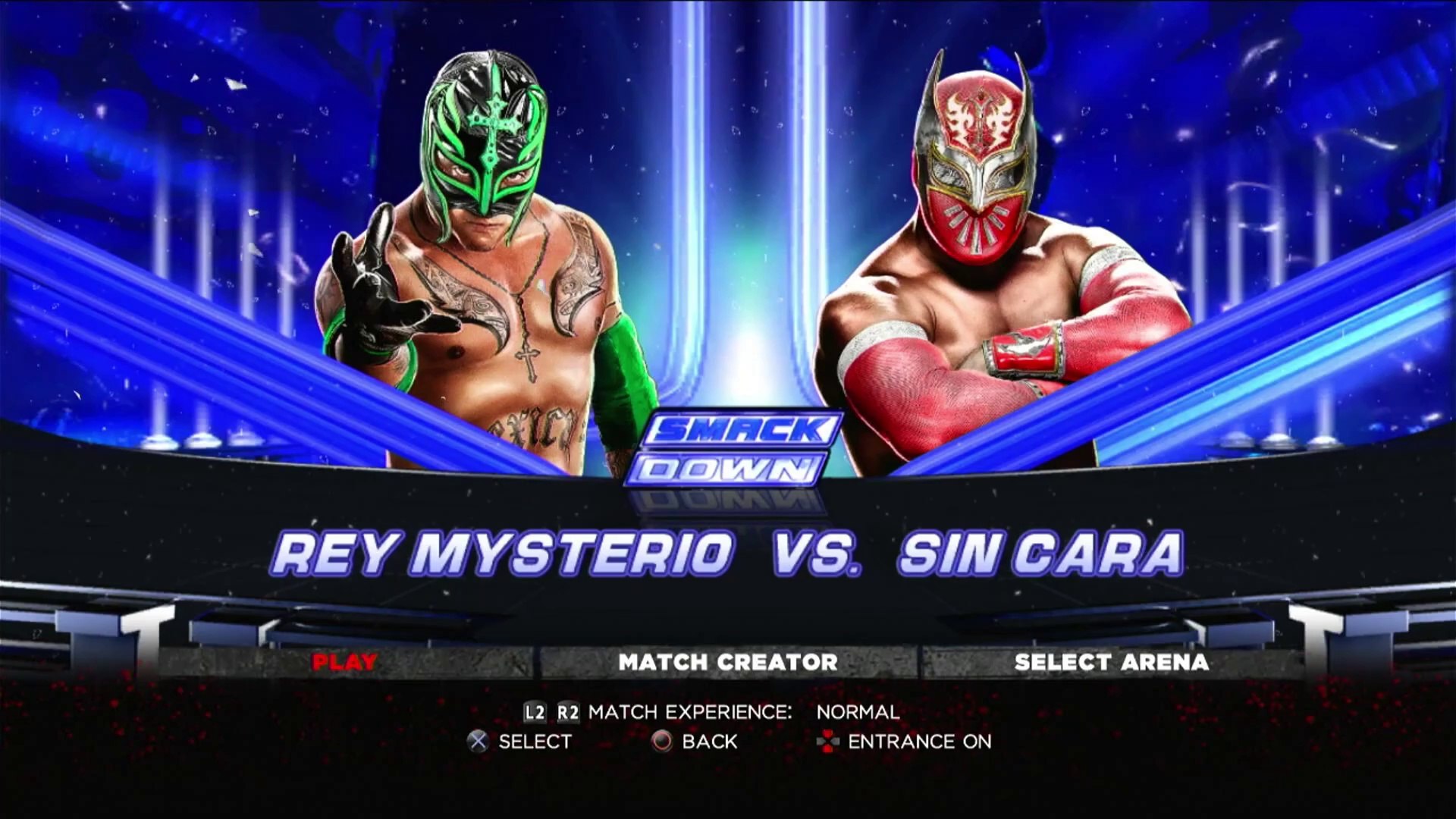Viewport: 1456px width, 819px height.
Task: Open the Match Creator option
Action: pos(728,662)
